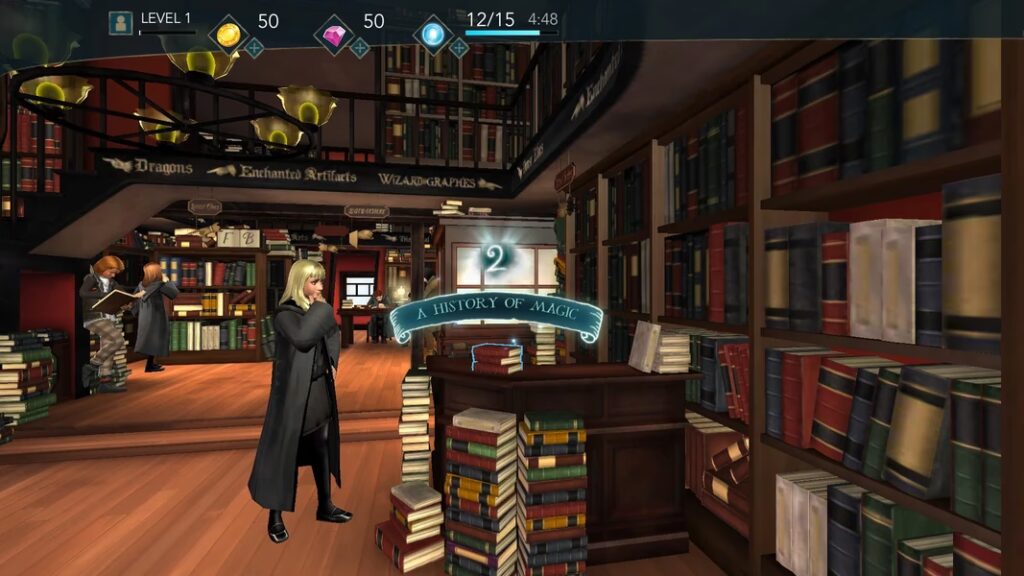Refill energy using the plus button
This screenshot has width=1024, height=576.
pos(458,47)
